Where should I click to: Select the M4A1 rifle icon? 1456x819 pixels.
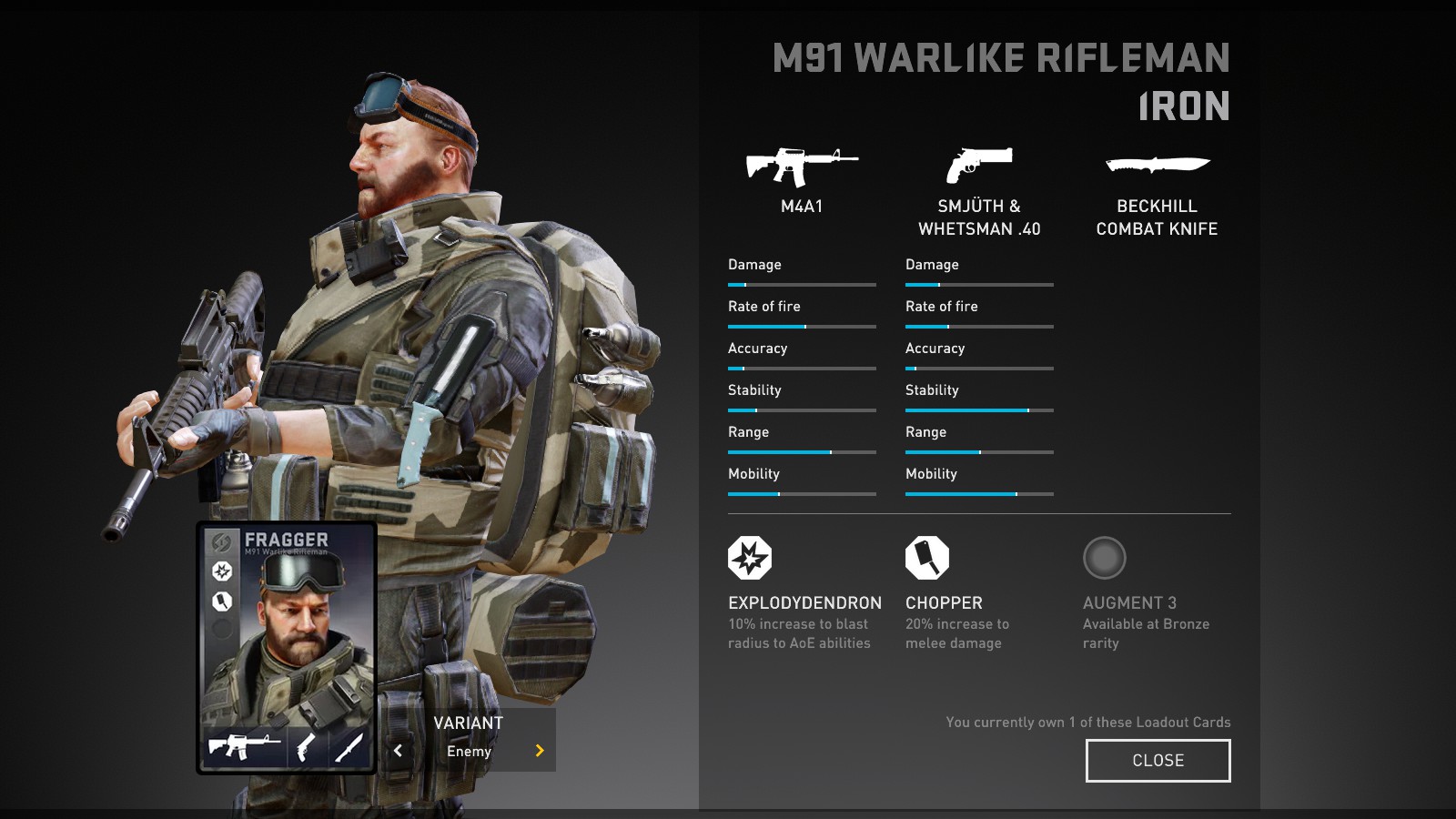801,167
